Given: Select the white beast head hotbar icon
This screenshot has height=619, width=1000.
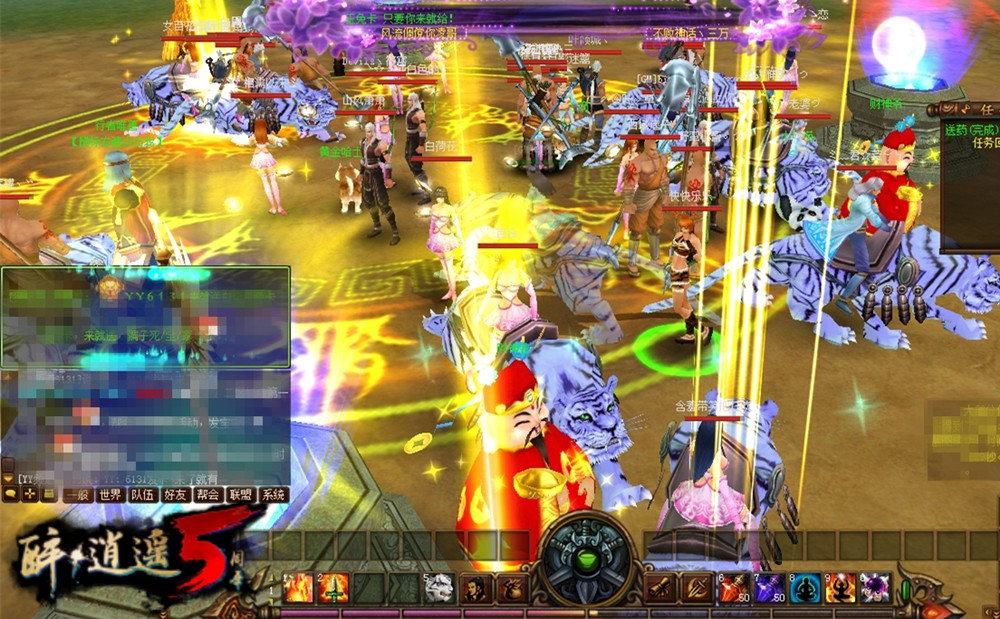Looking at the screenshot, I should click(441, 588).
